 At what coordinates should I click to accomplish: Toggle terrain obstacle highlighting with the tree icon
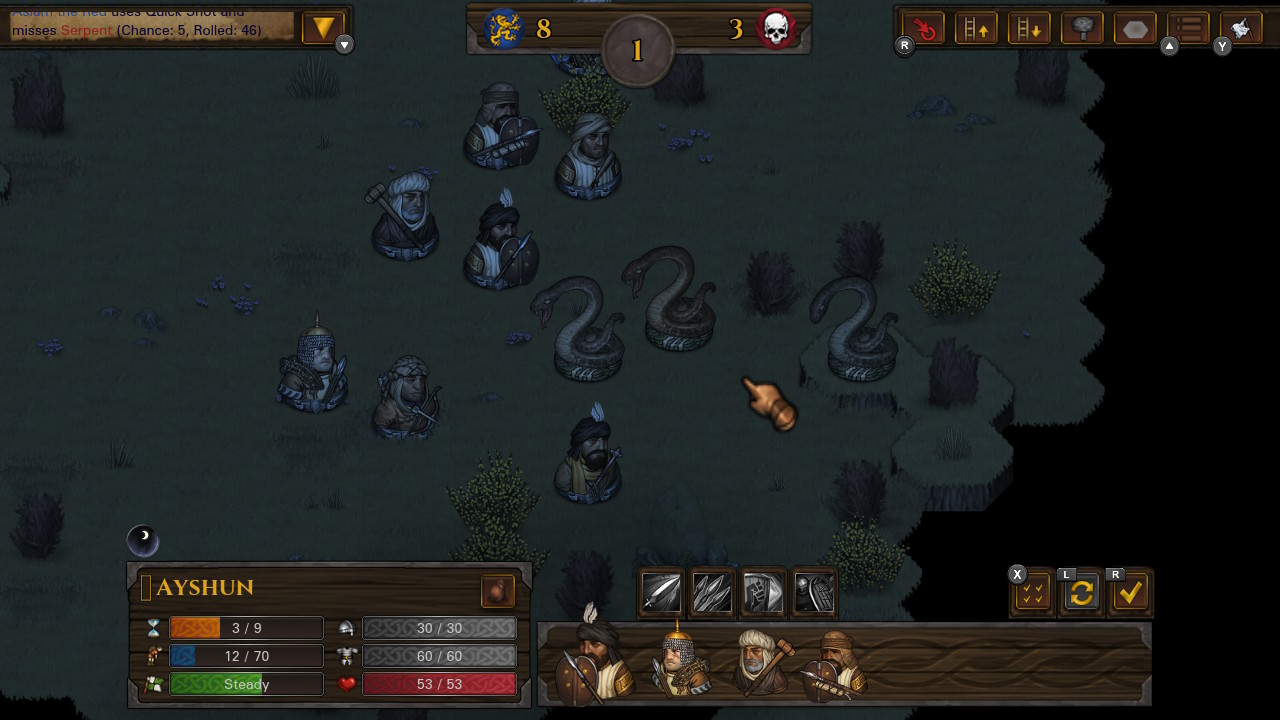(x=1081, y=28)
